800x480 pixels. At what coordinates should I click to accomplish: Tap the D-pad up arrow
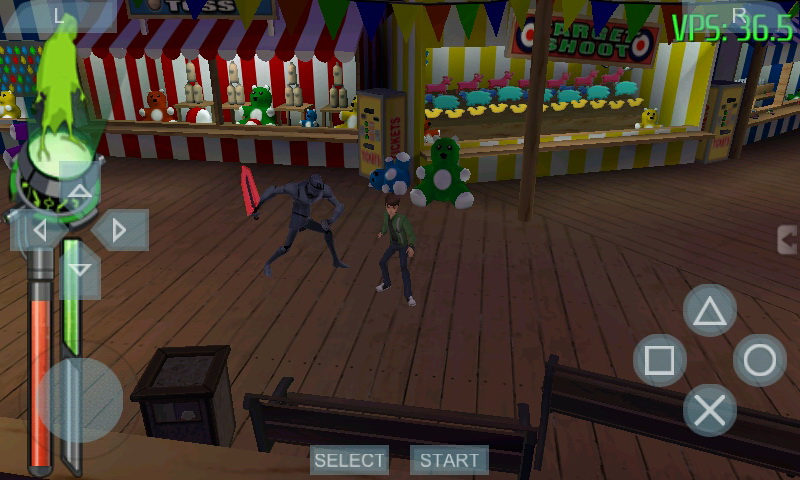pyautogui.click(x=80, y=191)
